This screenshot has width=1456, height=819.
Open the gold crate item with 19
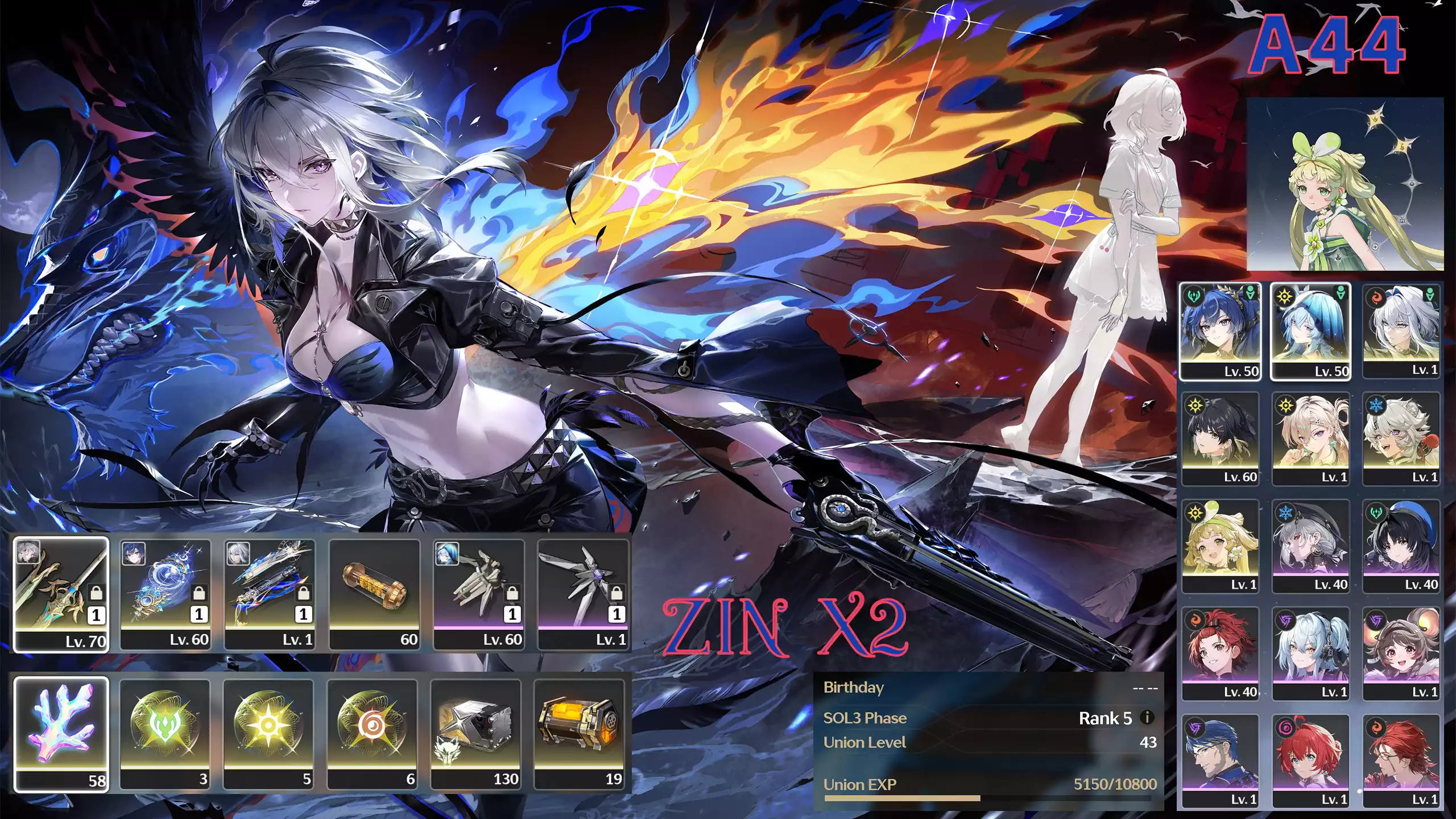[580, 734]
